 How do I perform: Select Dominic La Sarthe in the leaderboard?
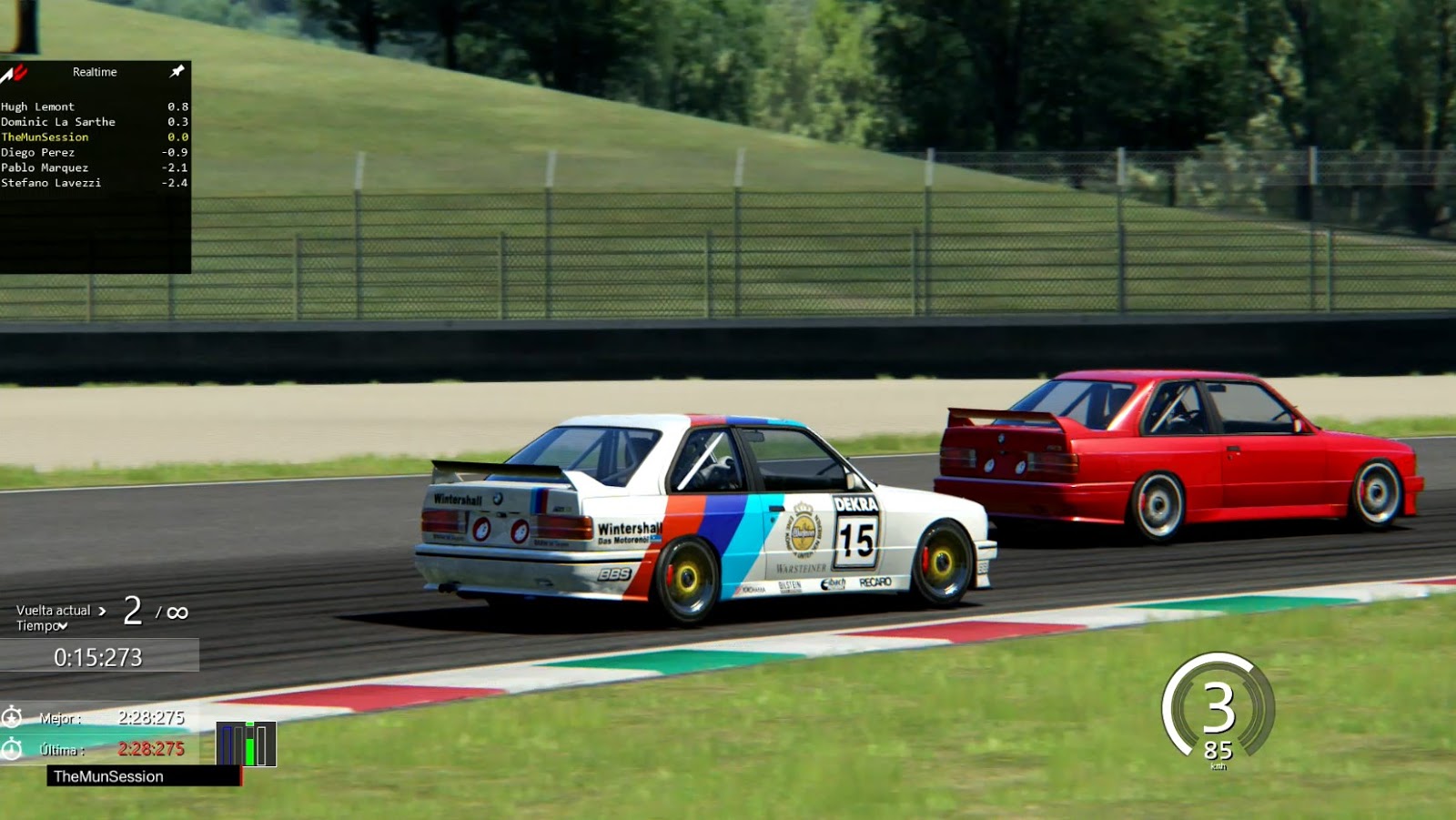click(59, 122)
